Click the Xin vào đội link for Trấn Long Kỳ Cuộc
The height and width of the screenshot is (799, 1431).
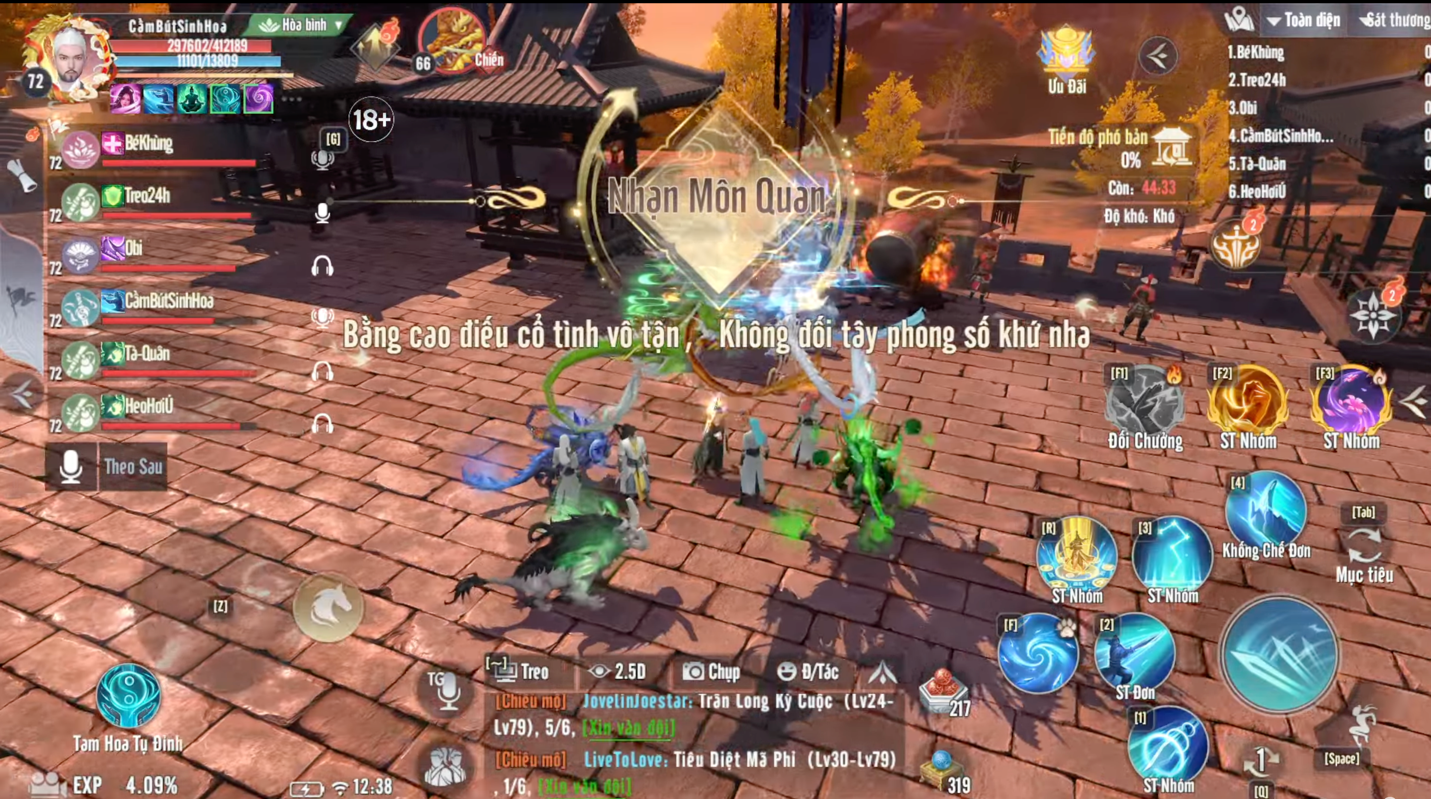pos(629,728)
